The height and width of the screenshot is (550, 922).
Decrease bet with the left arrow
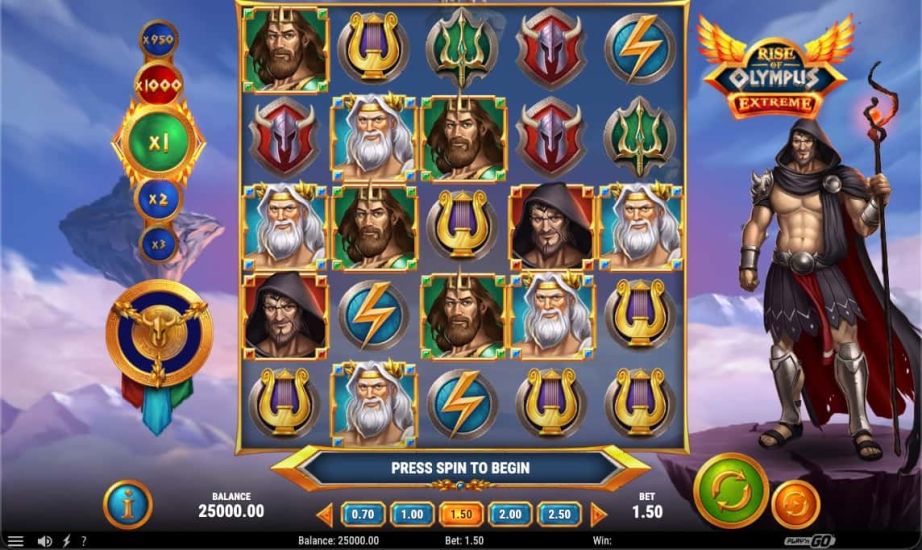[325, 514]
